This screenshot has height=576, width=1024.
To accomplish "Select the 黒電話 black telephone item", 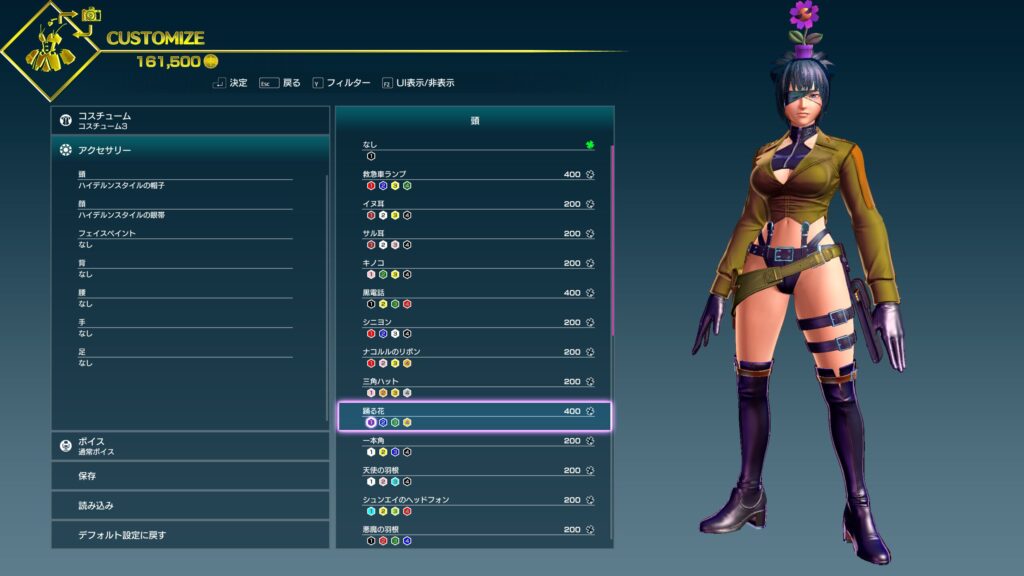I will (474, 298).
